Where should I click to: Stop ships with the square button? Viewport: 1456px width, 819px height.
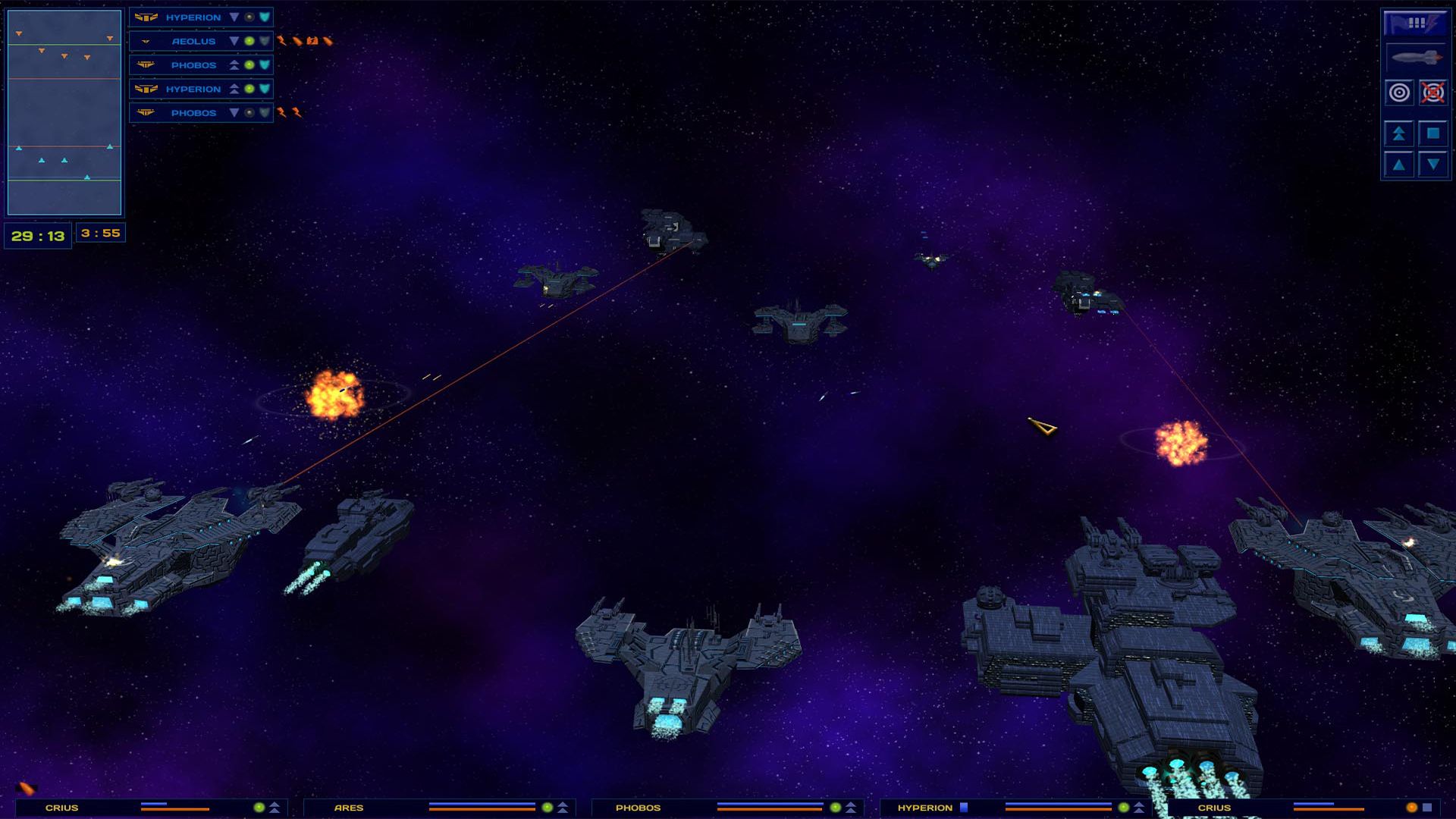click(1432, 133)
